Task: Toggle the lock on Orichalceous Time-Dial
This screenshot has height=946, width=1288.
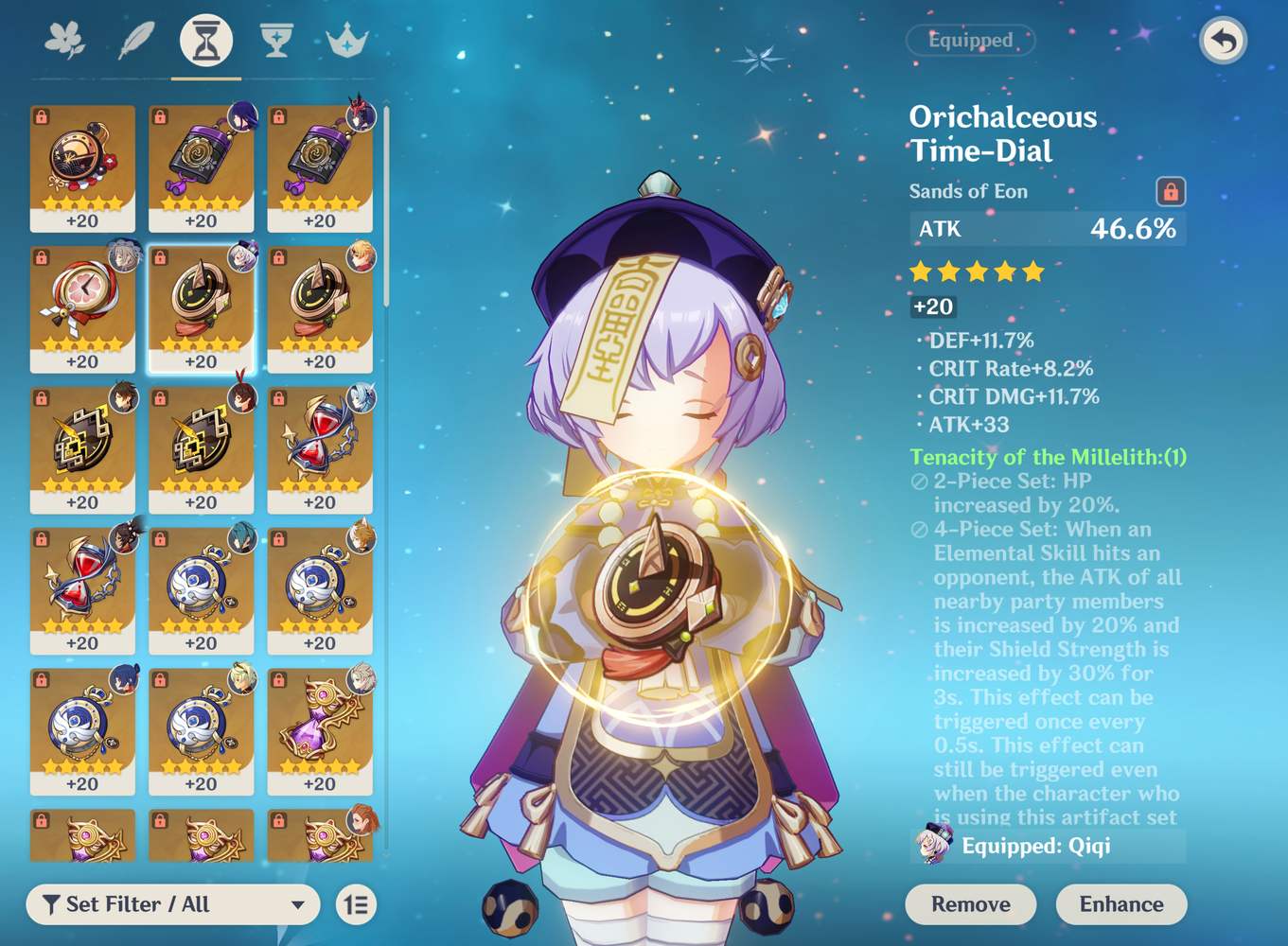Action: (1172, 190)
